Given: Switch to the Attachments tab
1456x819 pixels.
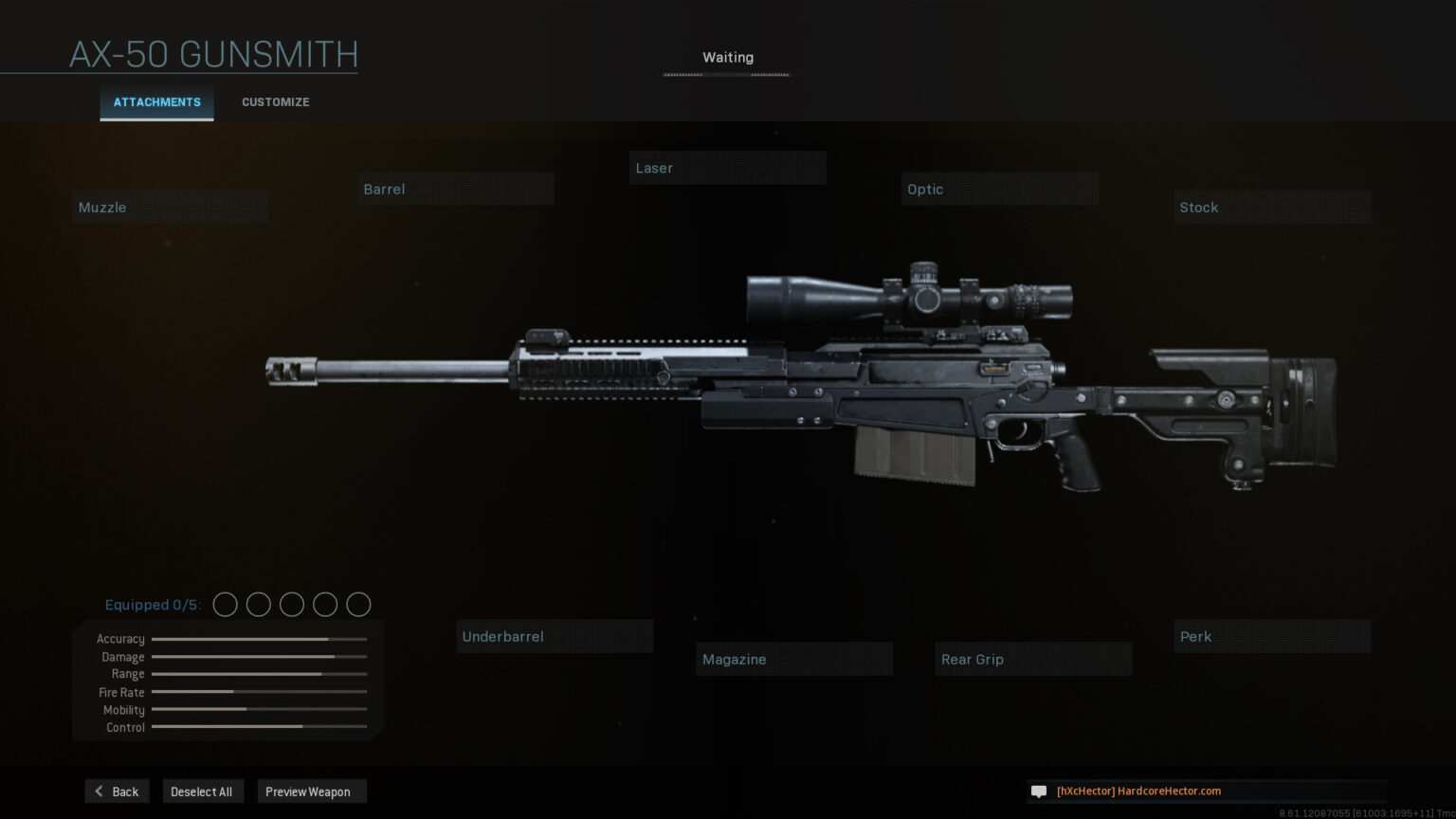Looking at the screenshot, I should click(156, 102).
